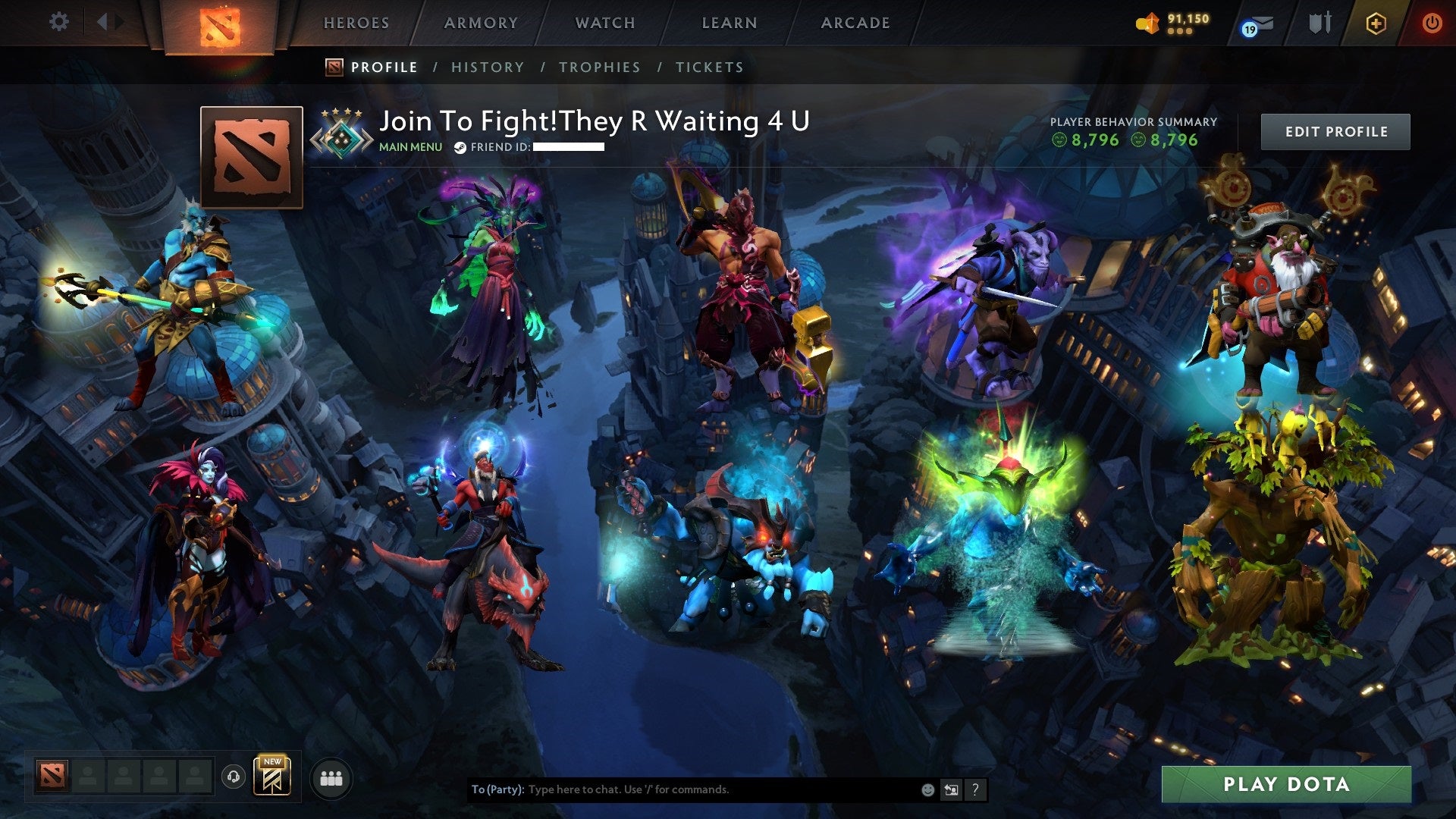Click the red power button to exit

point(1432,23)
